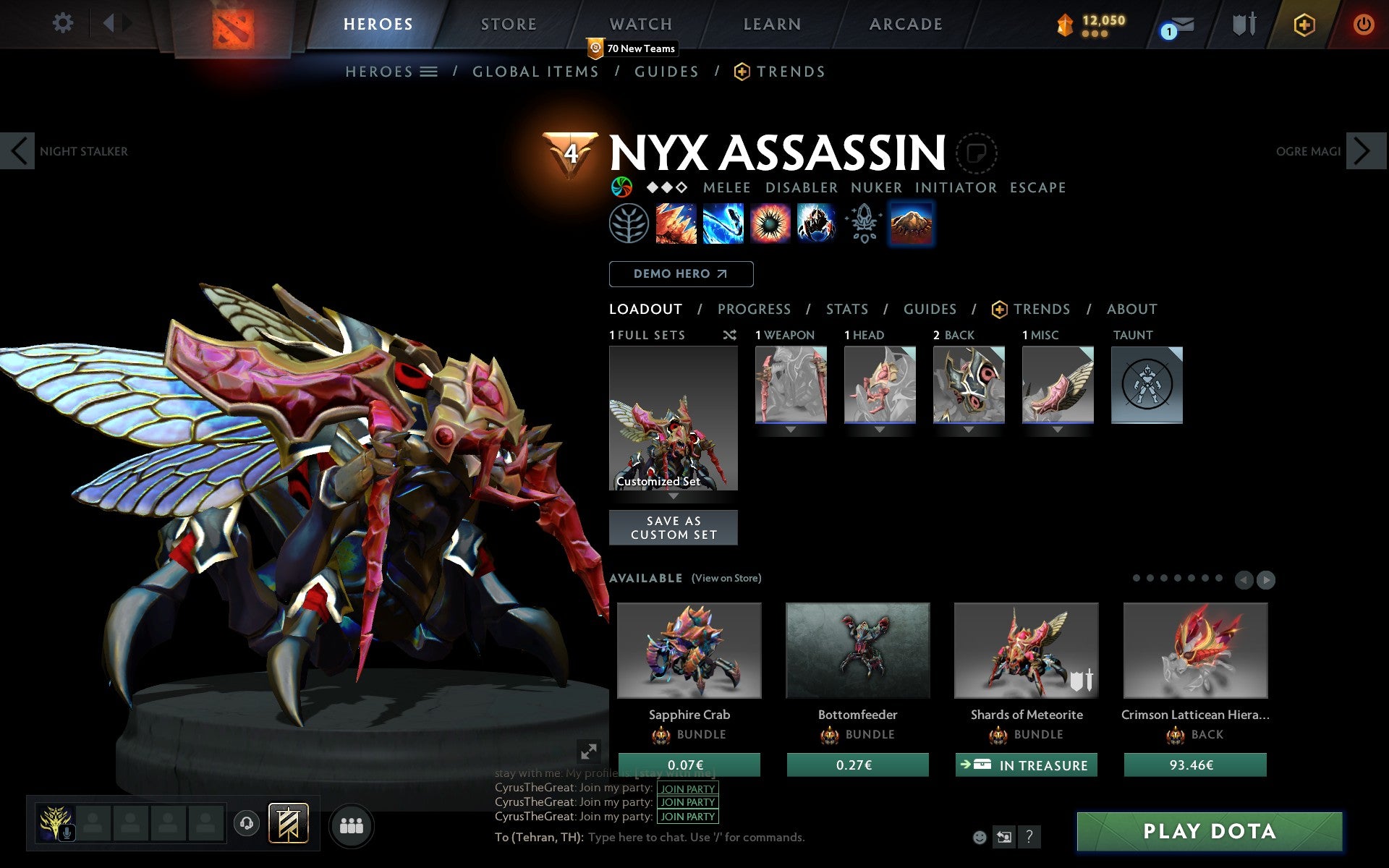Click the power button to exit Dota
This screenshot has width=1389, height=868.
pyautogui.click(x=1363, y=22)
